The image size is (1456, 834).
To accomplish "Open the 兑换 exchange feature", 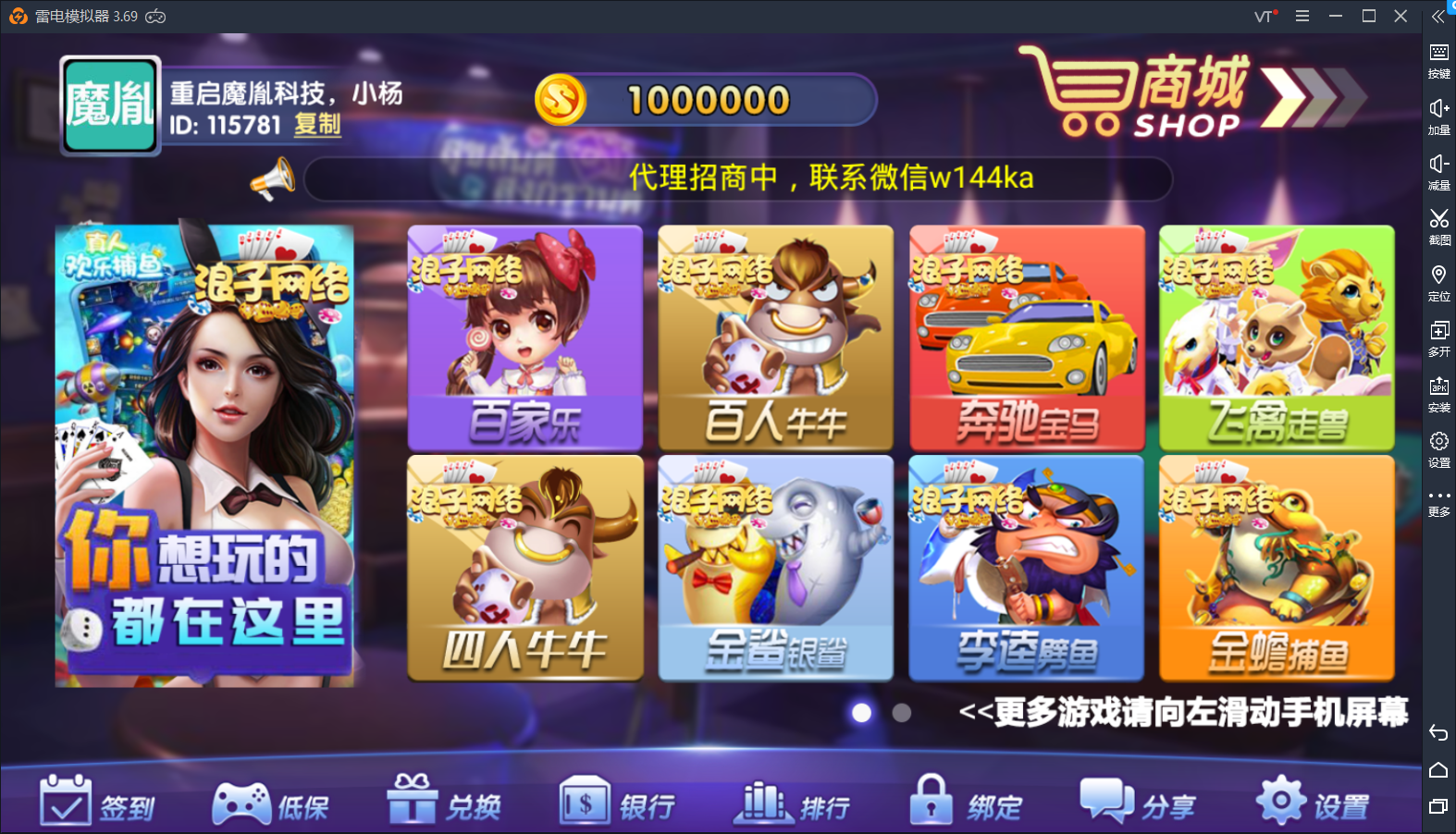I will click(444, 803).
